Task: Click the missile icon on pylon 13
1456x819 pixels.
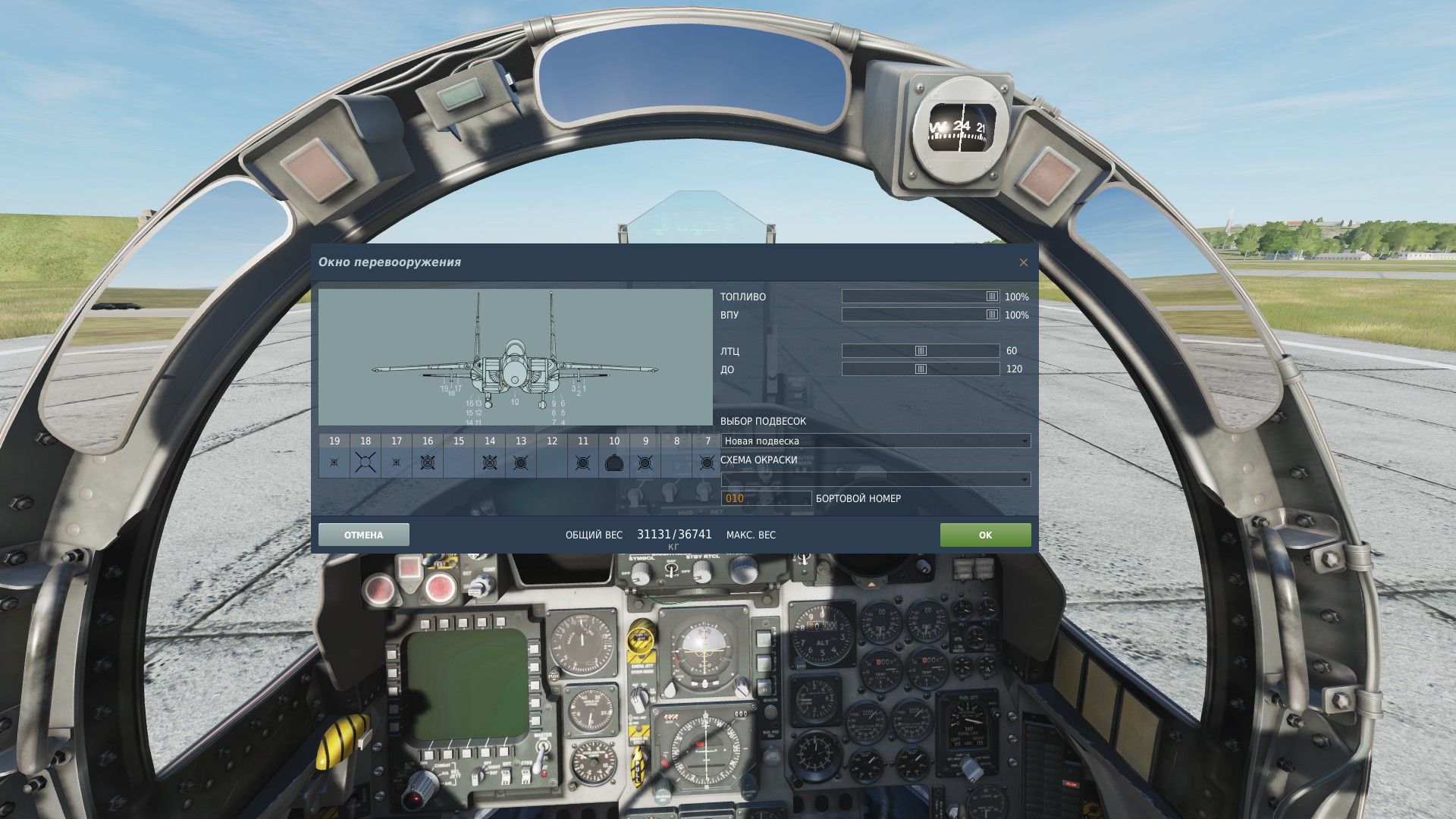Action: 520,462
